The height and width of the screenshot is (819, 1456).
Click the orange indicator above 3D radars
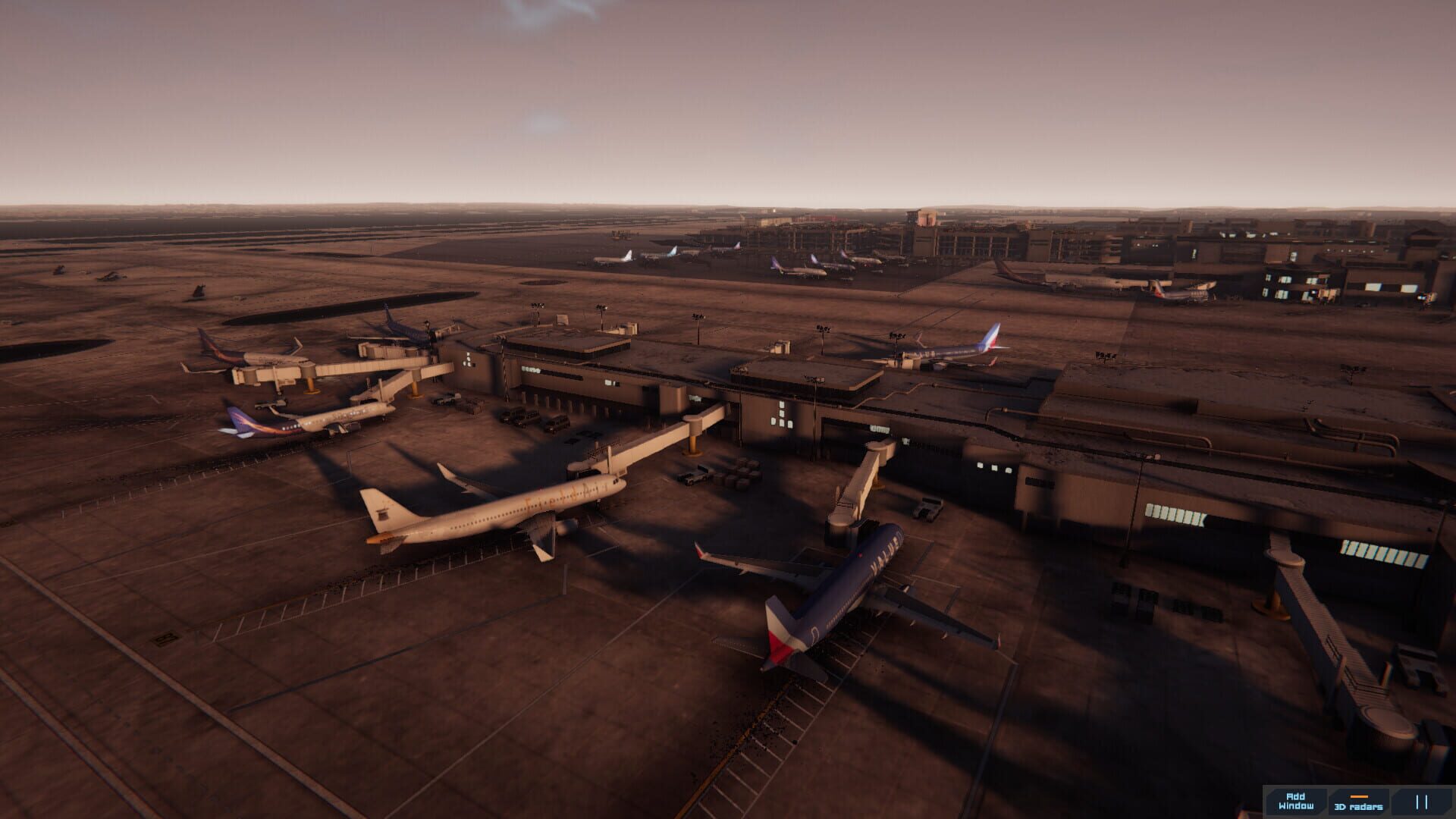pyautogui.click(x=1359, y=797)
